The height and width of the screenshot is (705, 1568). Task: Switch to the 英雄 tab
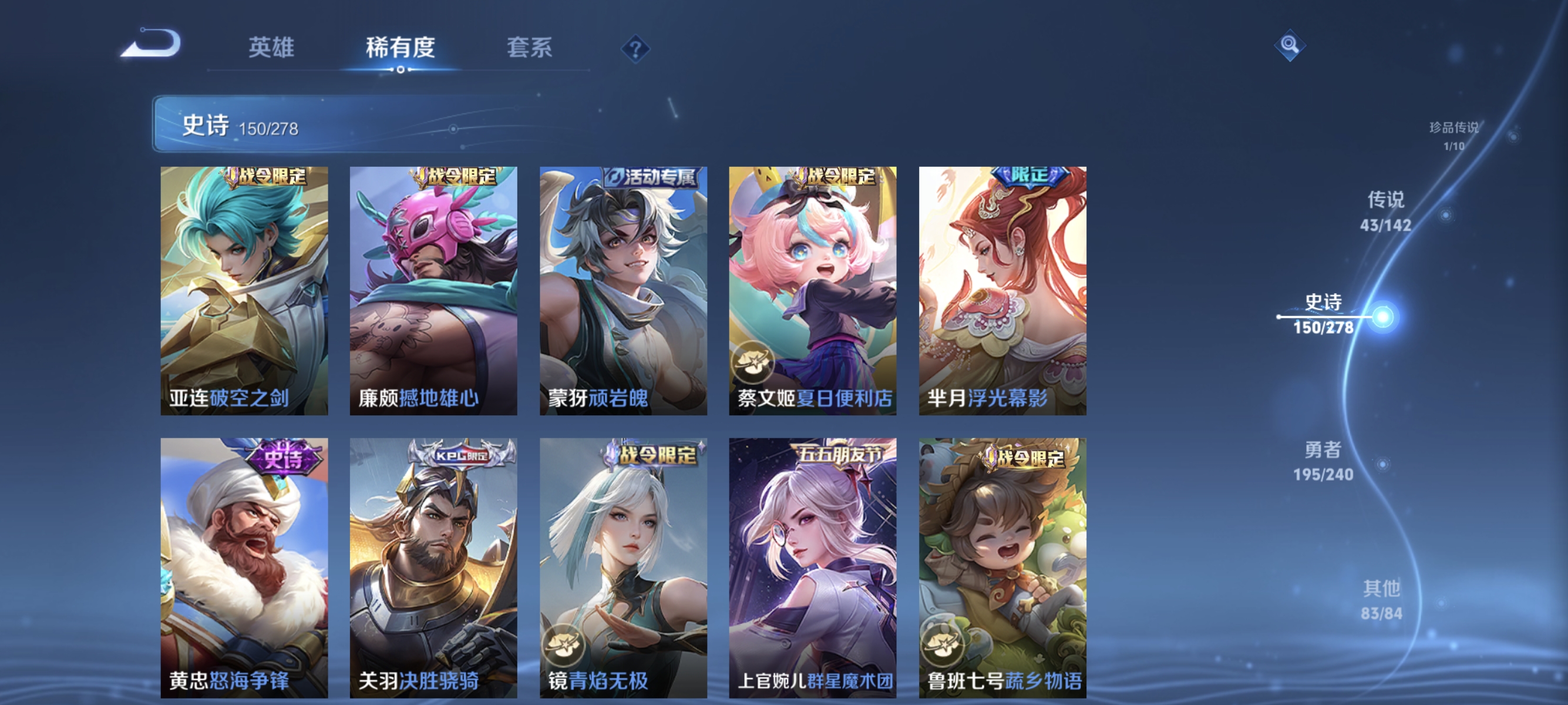(x=272, y=49)
